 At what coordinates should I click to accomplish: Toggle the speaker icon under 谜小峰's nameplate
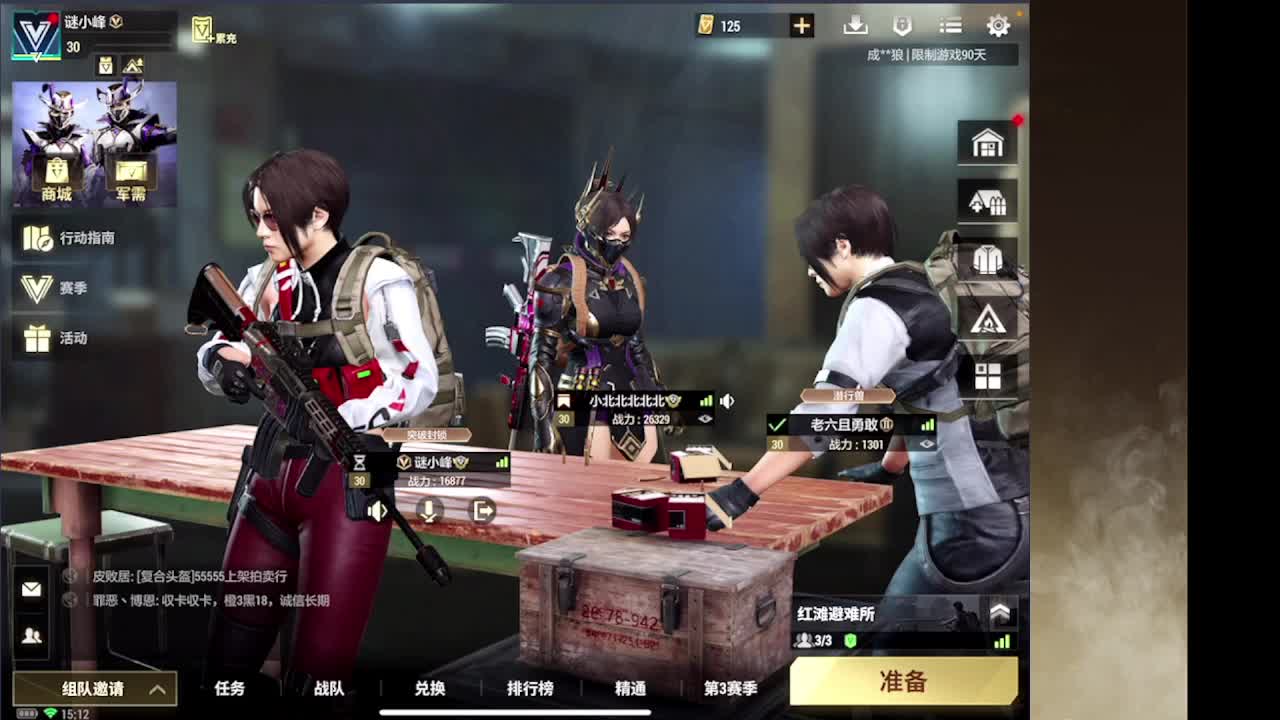point(375,510)
